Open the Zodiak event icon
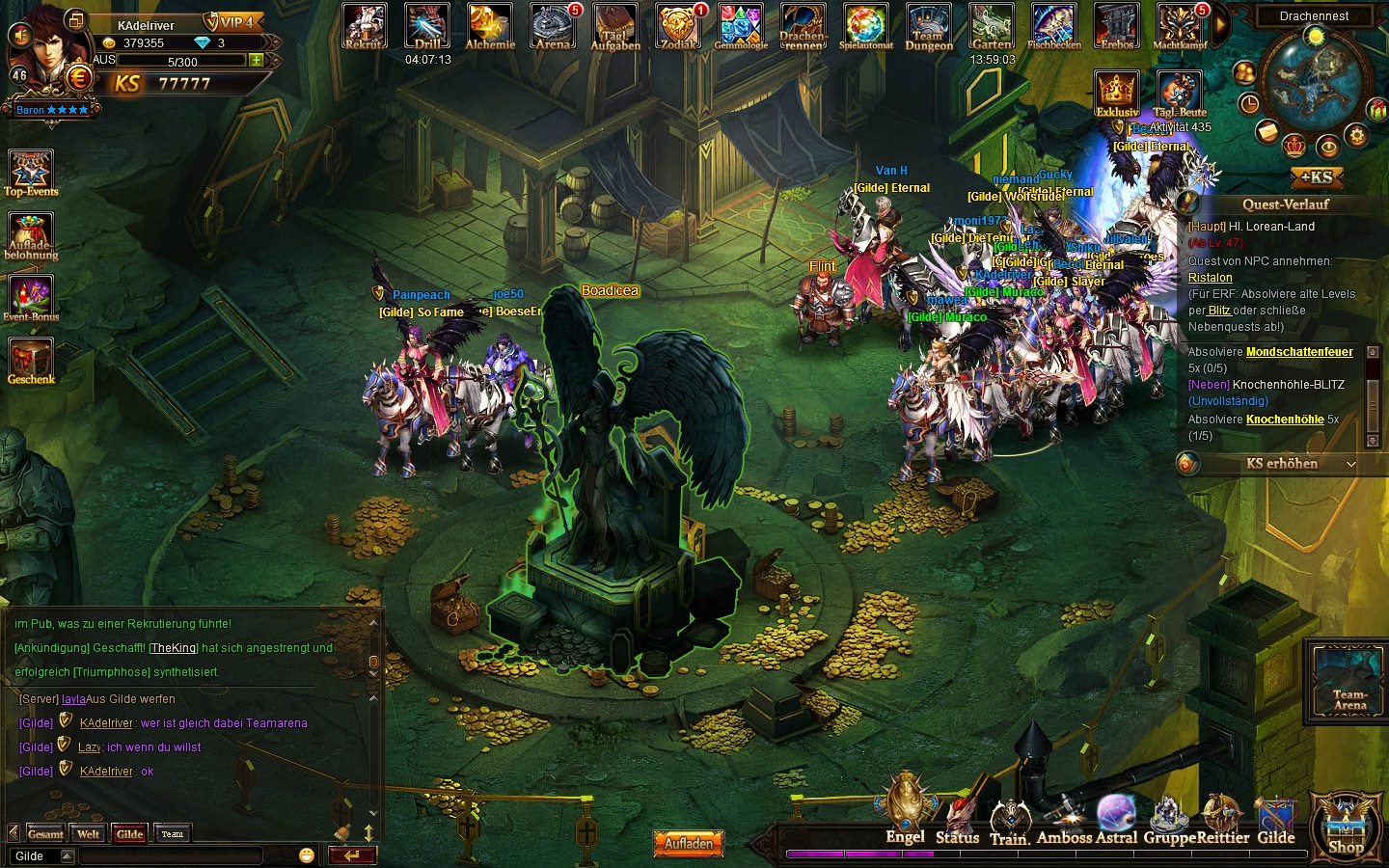This screenshot has height=868, width=1389. (678, 26)
